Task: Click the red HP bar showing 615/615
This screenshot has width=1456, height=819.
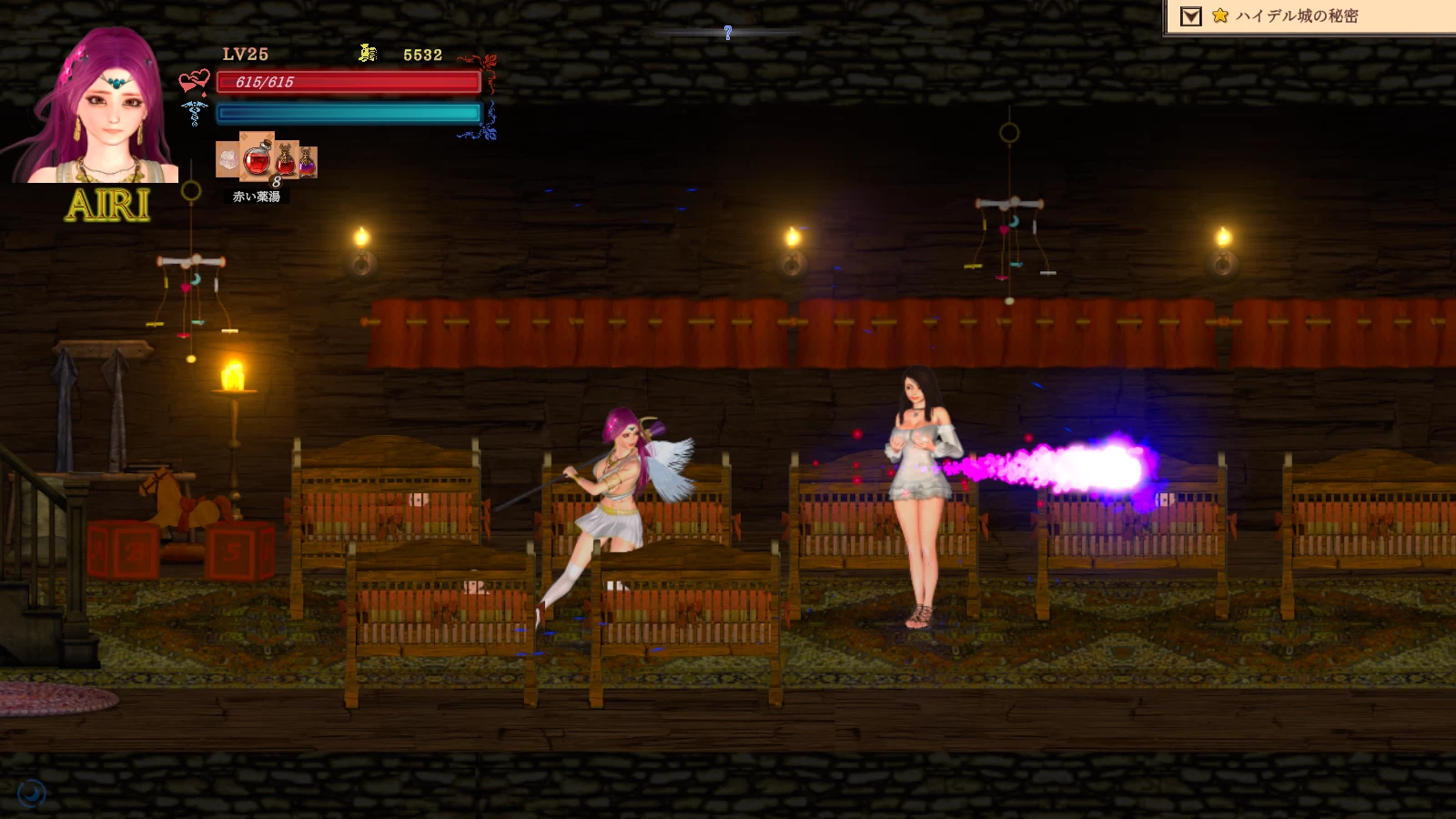Action: point(346,84)
